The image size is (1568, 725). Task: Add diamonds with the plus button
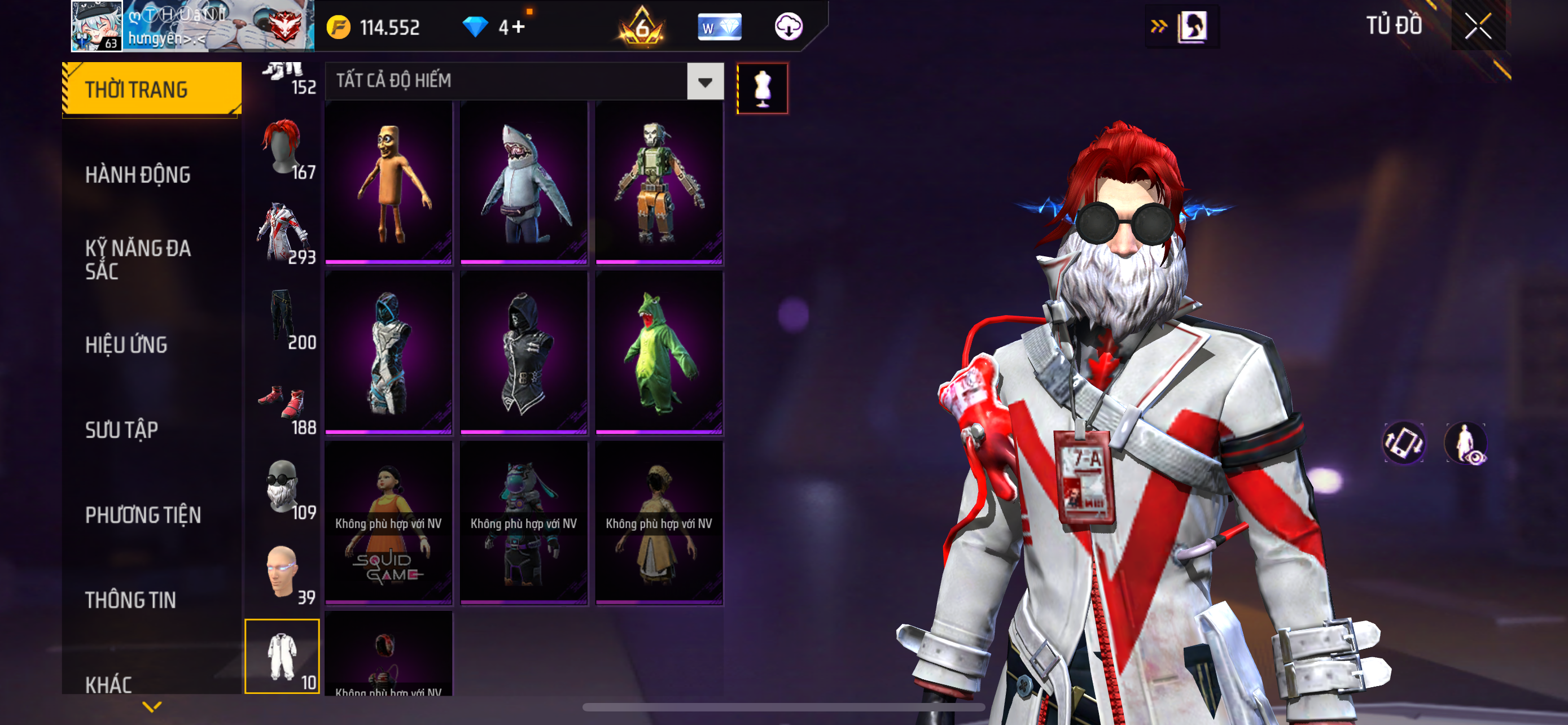tap(518, 27)
